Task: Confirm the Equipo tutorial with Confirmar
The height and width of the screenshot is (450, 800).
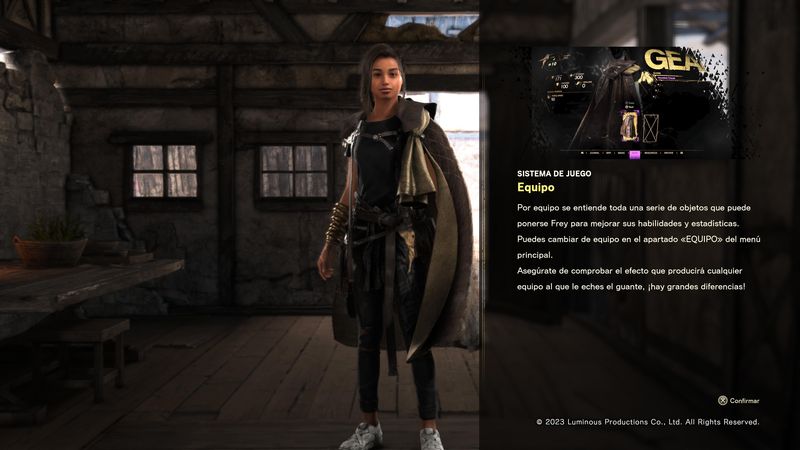Action: click(738, 400)
